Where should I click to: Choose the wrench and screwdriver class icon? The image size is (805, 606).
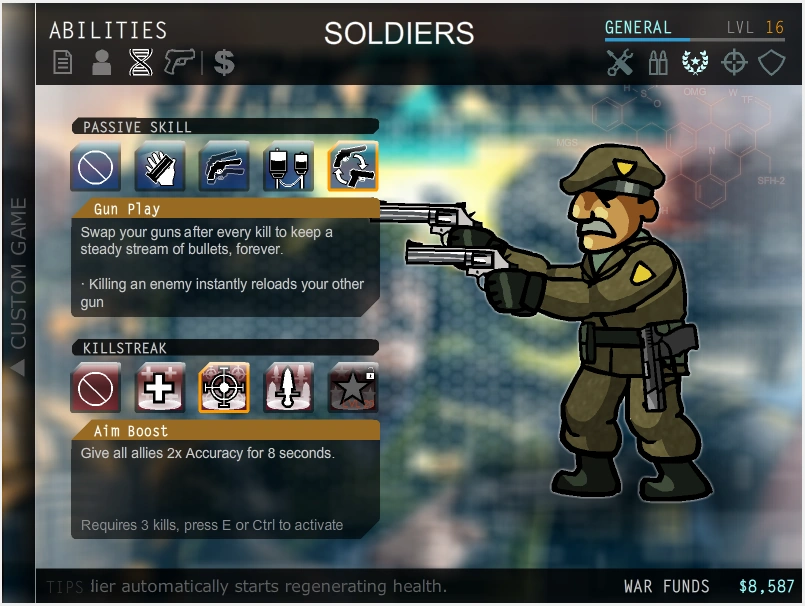click(620, 63)
